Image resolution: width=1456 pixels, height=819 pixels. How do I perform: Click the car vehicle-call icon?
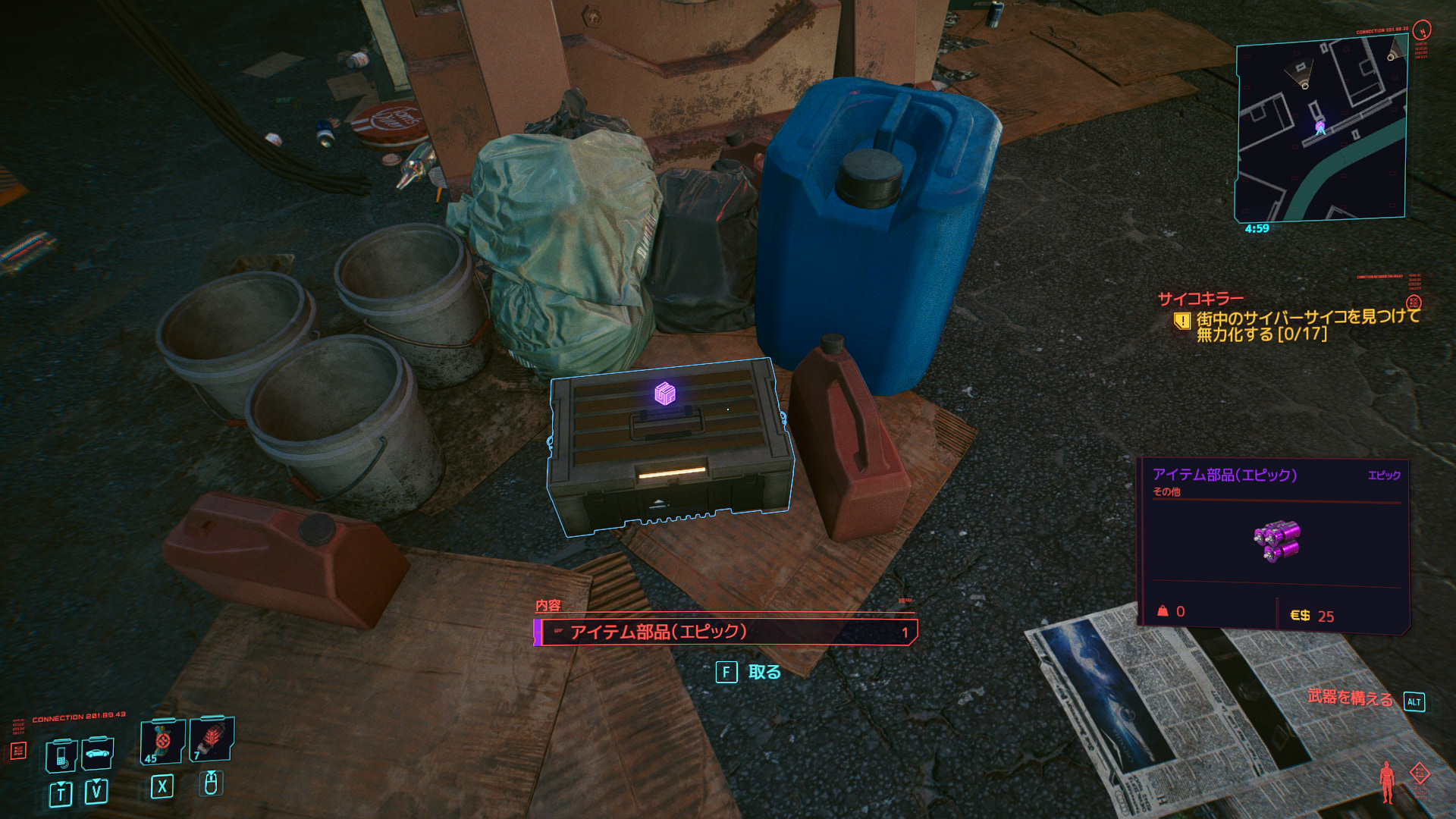click(97, 753)
